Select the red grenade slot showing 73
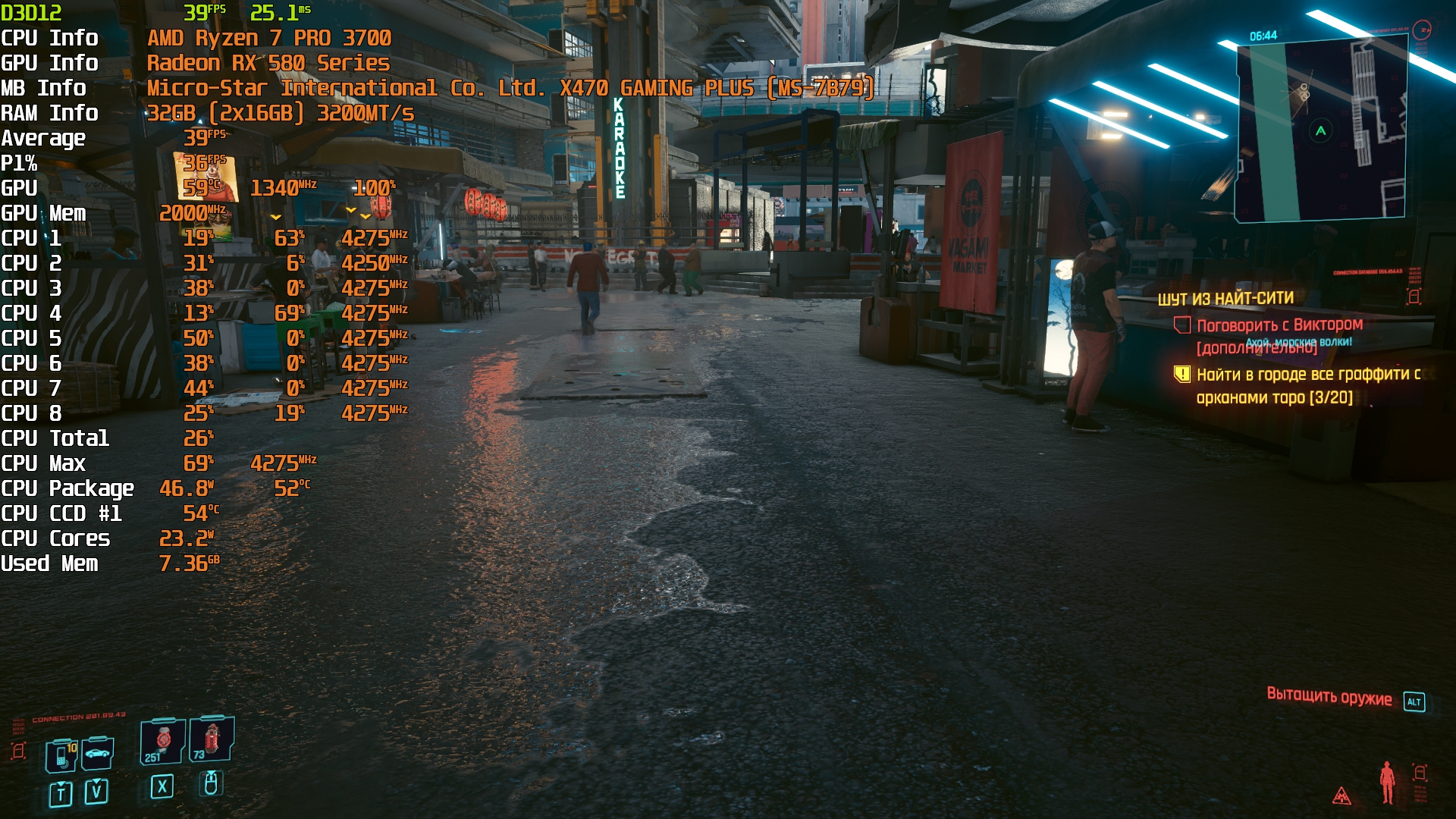 [x=212, y=739]
